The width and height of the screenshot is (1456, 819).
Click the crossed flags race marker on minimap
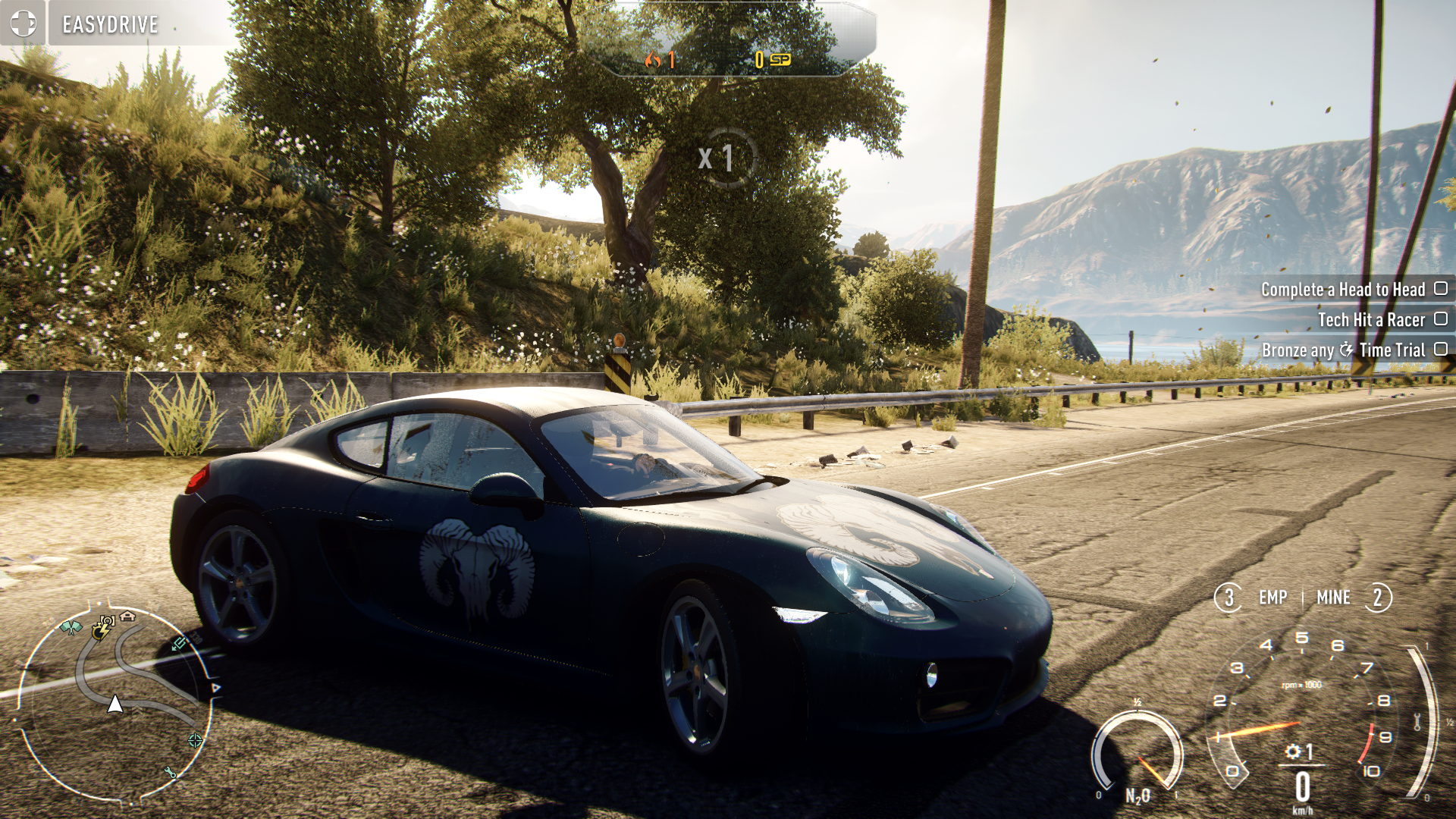coord(71,627)
